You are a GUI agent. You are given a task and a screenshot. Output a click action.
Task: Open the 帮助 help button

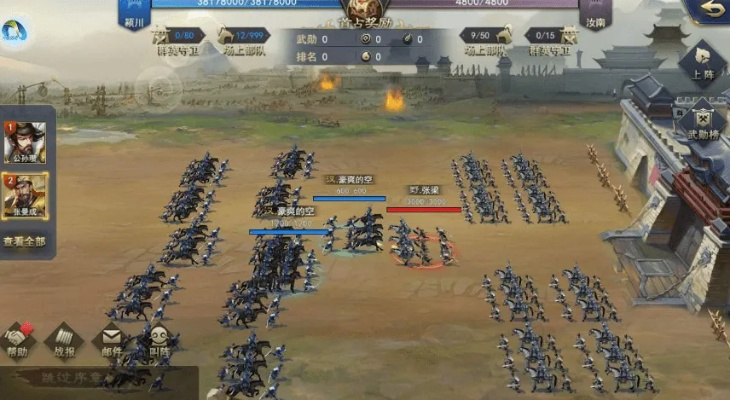point(17,341)
